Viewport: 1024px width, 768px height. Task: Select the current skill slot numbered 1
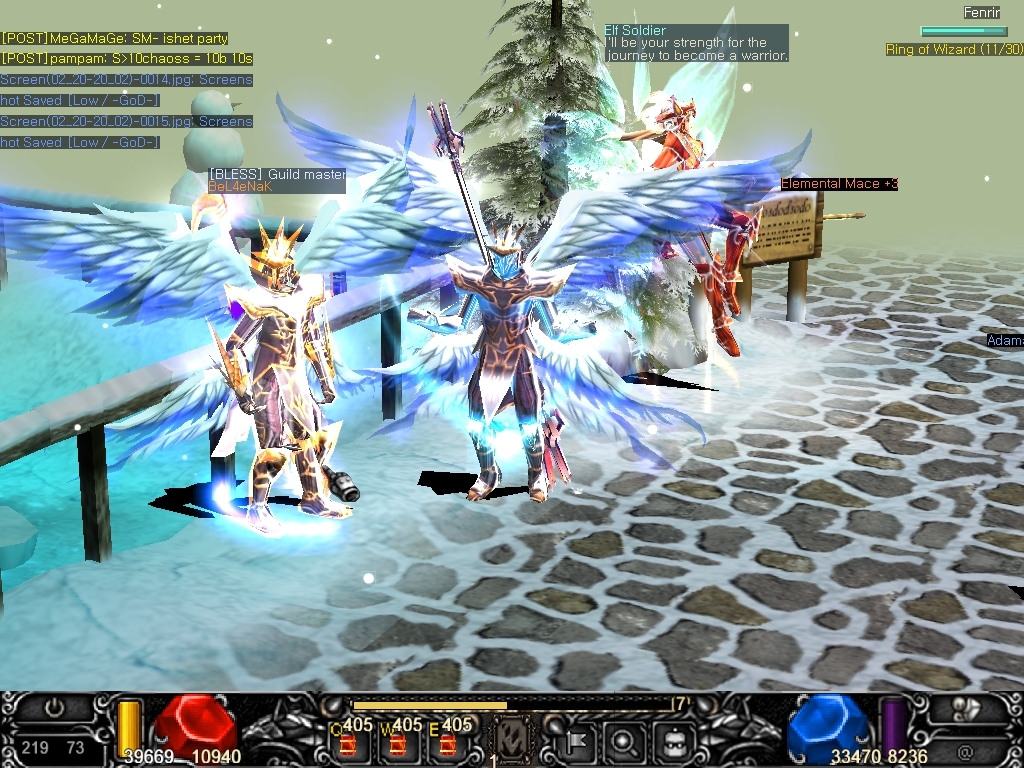point(512,741)
